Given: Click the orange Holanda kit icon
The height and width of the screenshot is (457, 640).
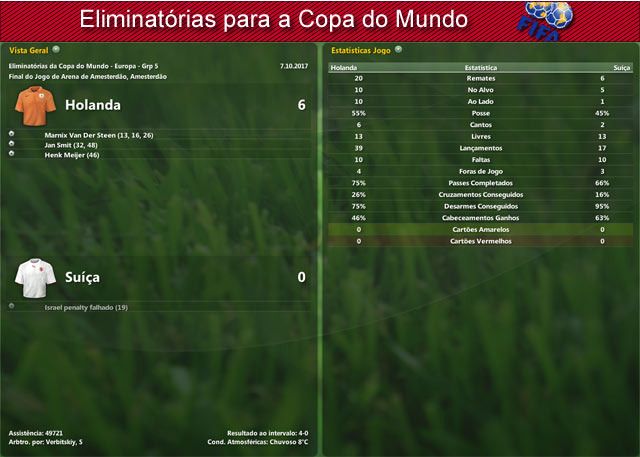Looking at the screenshot, I should click(33, 103).
